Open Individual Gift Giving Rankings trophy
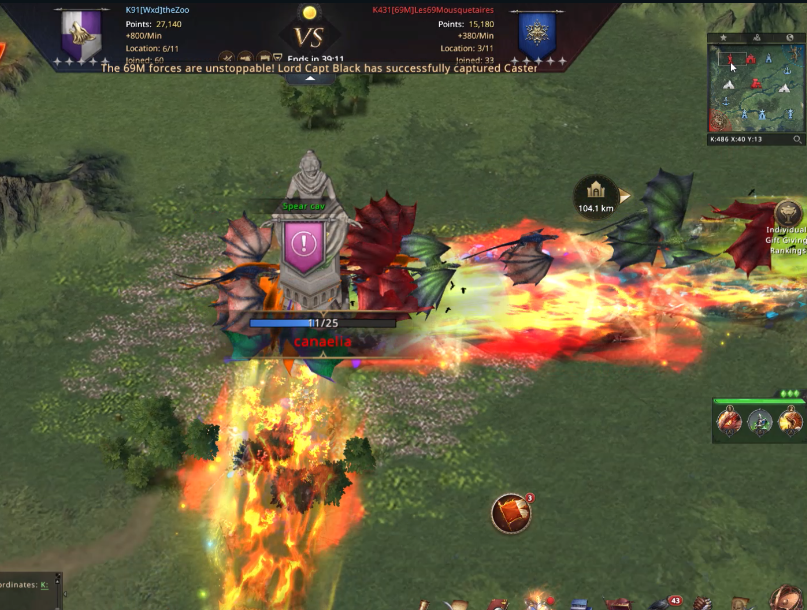Viewport: 807px width, 610px height. 789,215
